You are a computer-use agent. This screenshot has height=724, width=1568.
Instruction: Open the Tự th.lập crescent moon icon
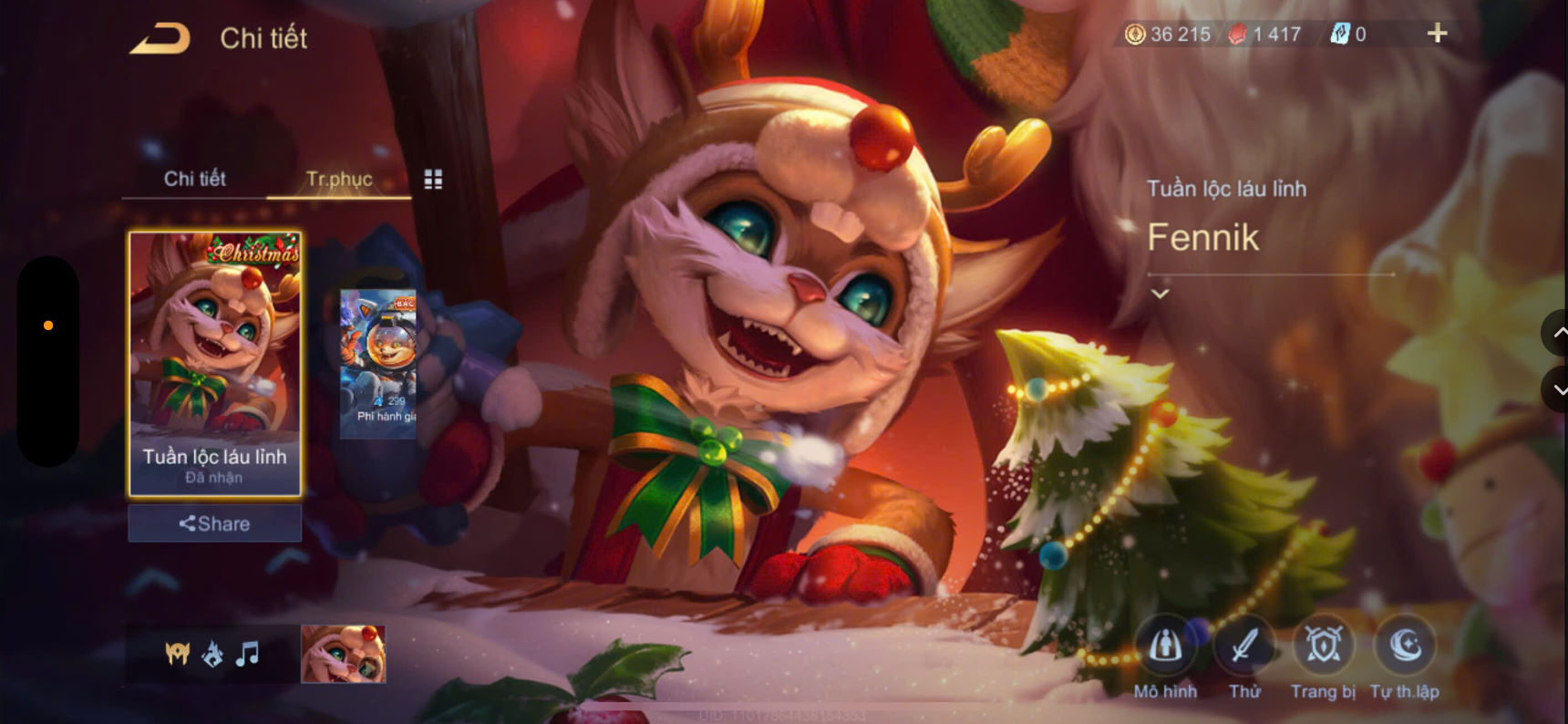pos(1404,647)
